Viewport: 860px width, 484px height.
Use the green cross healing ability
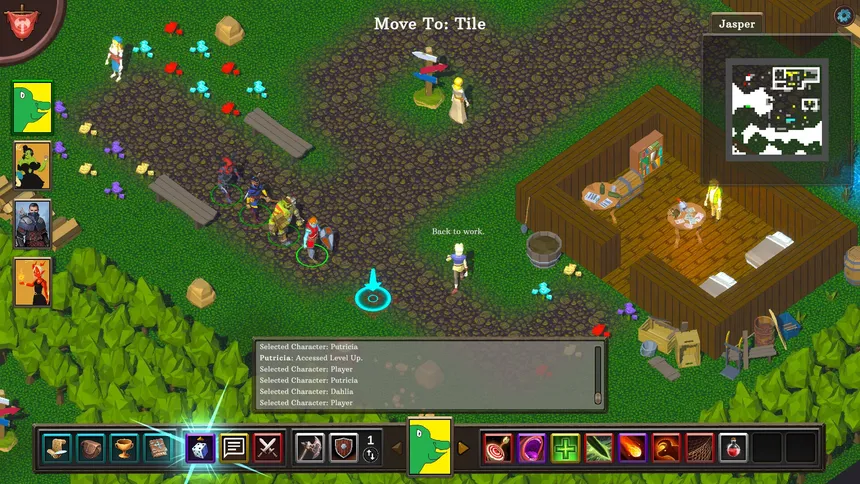point(566,447)
